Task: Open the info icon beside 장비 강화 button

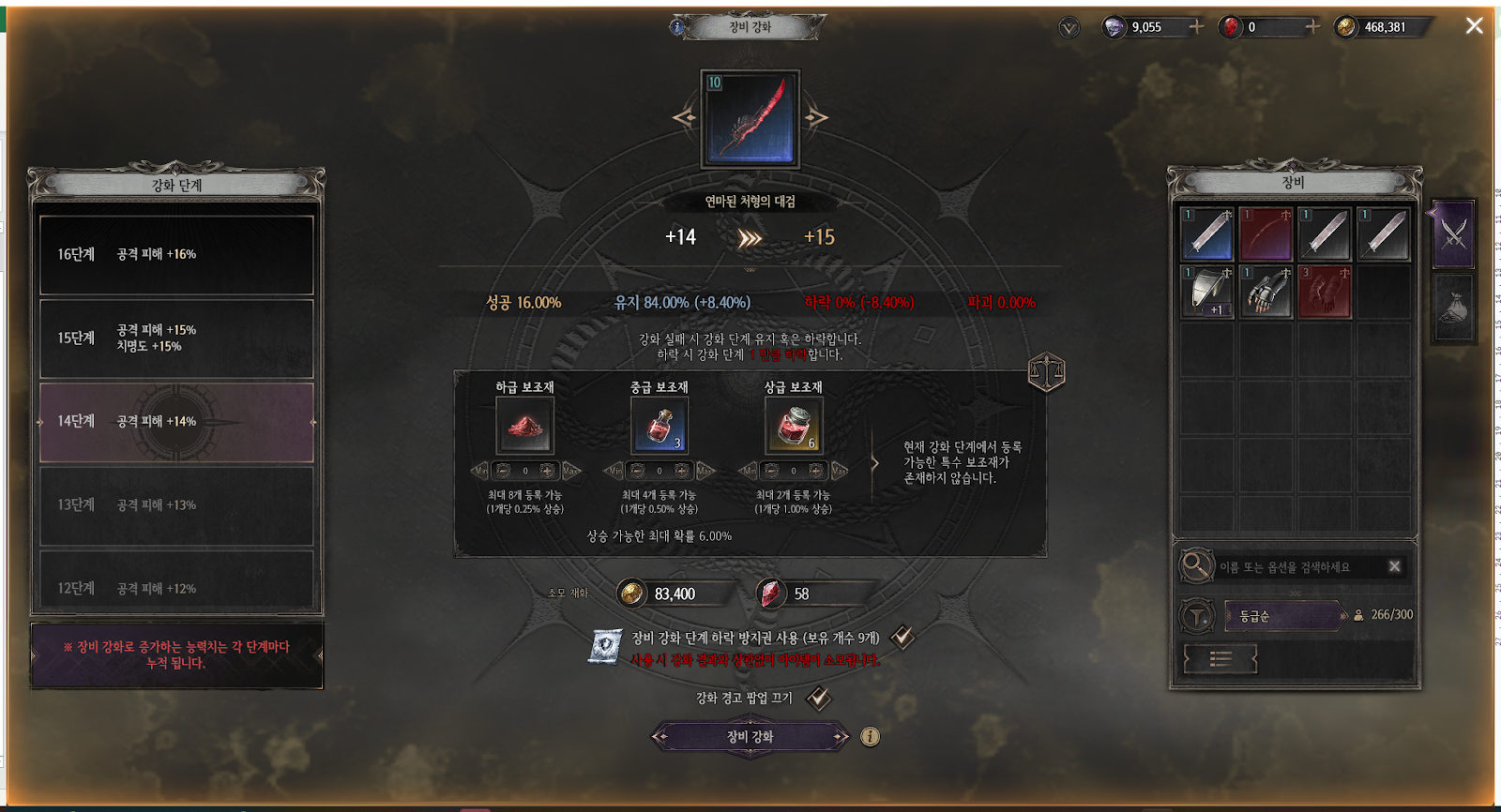Action: [871, 737]
